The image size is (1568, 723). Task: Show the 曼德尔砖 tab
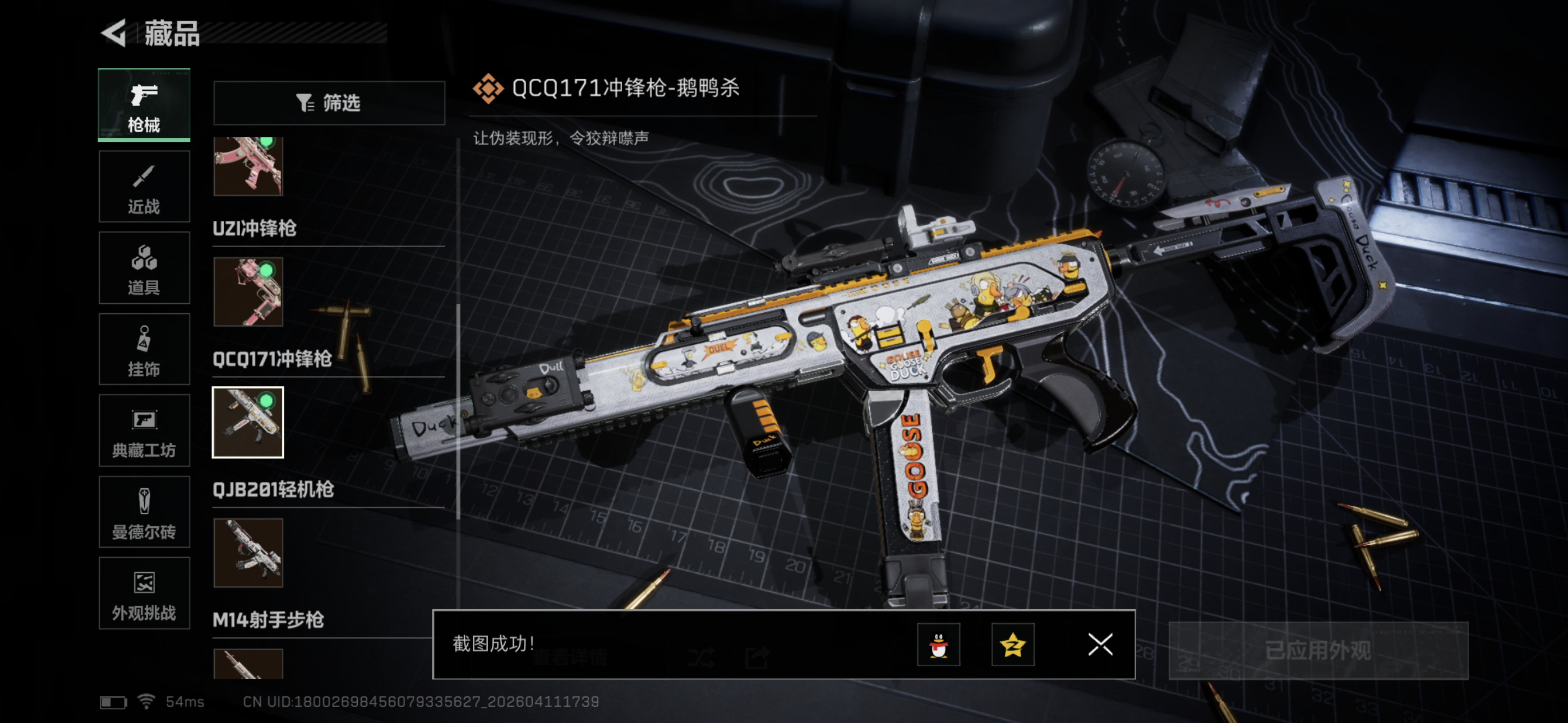144,512
